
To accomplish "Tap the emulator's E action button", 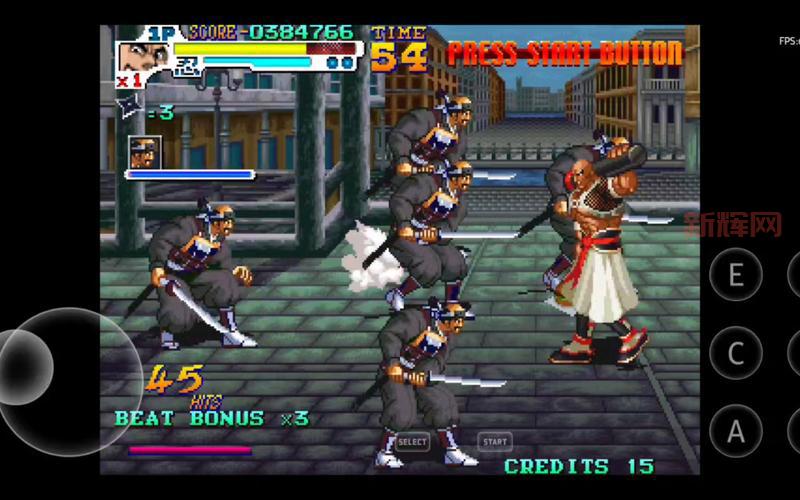I will pos(736,274).
